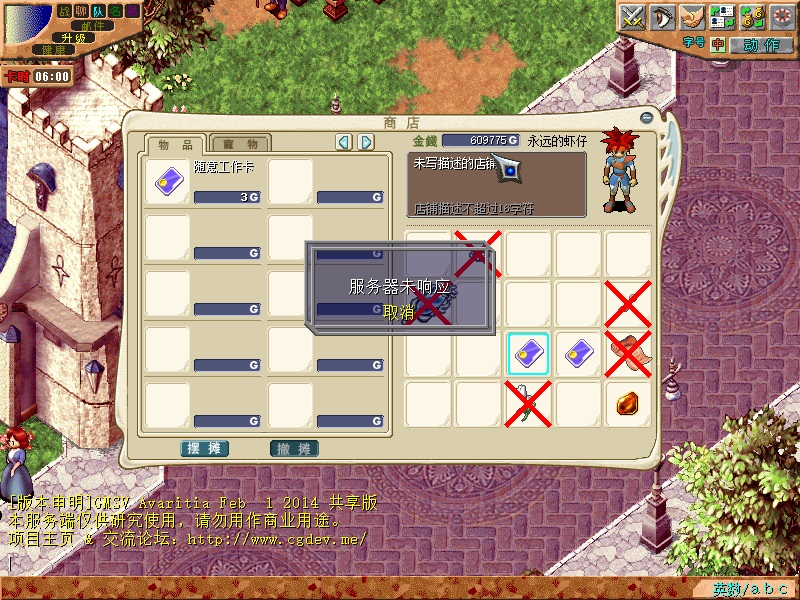Go to the previous shop page arrow
Viewport: 800px width, 600px height.
coord(344,142)
